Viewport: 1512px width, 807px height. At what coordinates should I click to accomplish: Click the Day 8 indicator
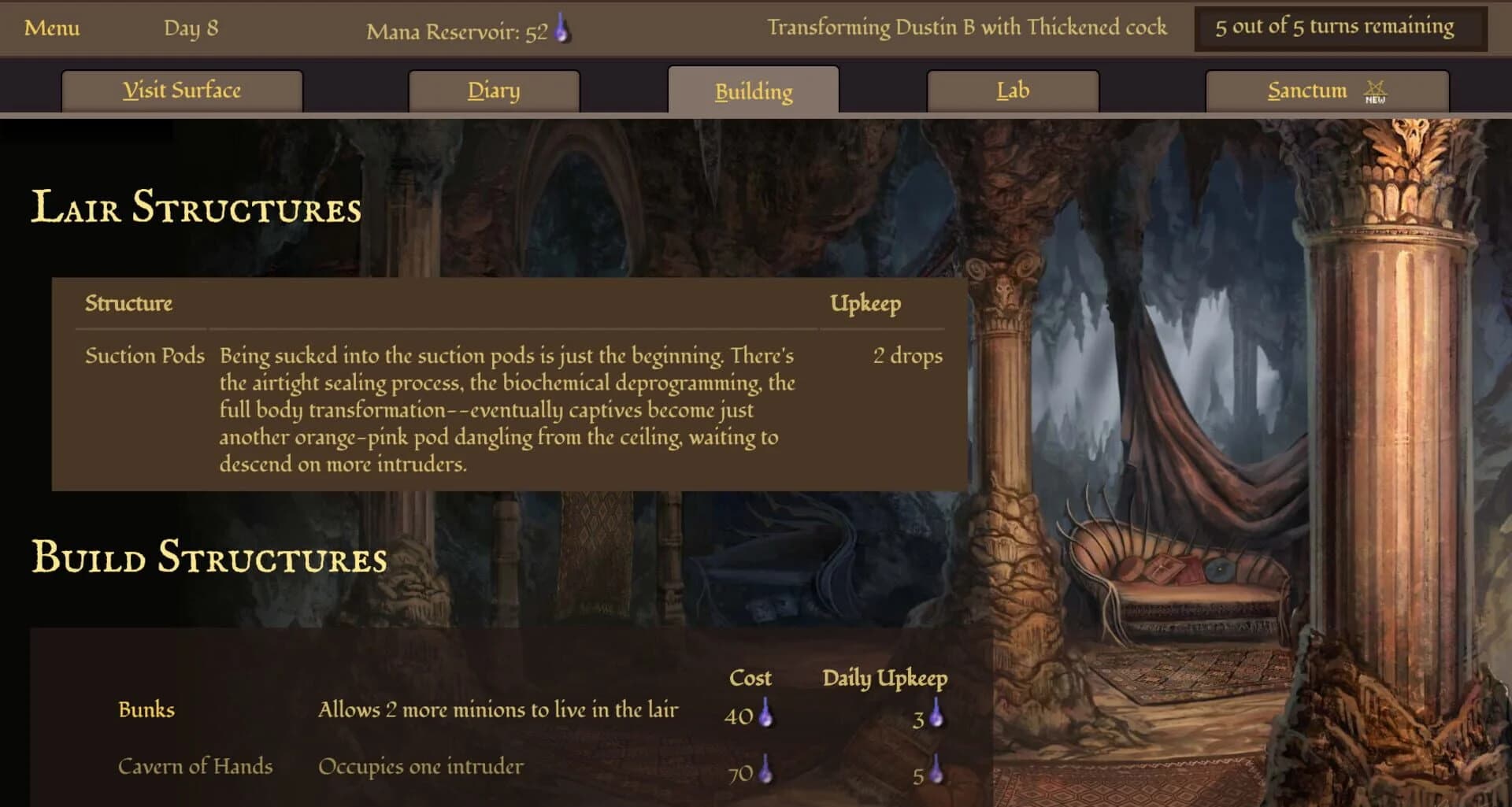(x=191, y=28)
